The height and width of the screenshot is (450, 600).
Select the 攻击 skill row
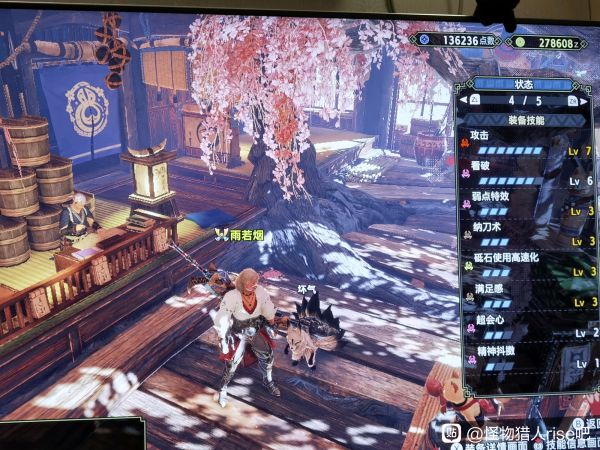tap(527, 142)
